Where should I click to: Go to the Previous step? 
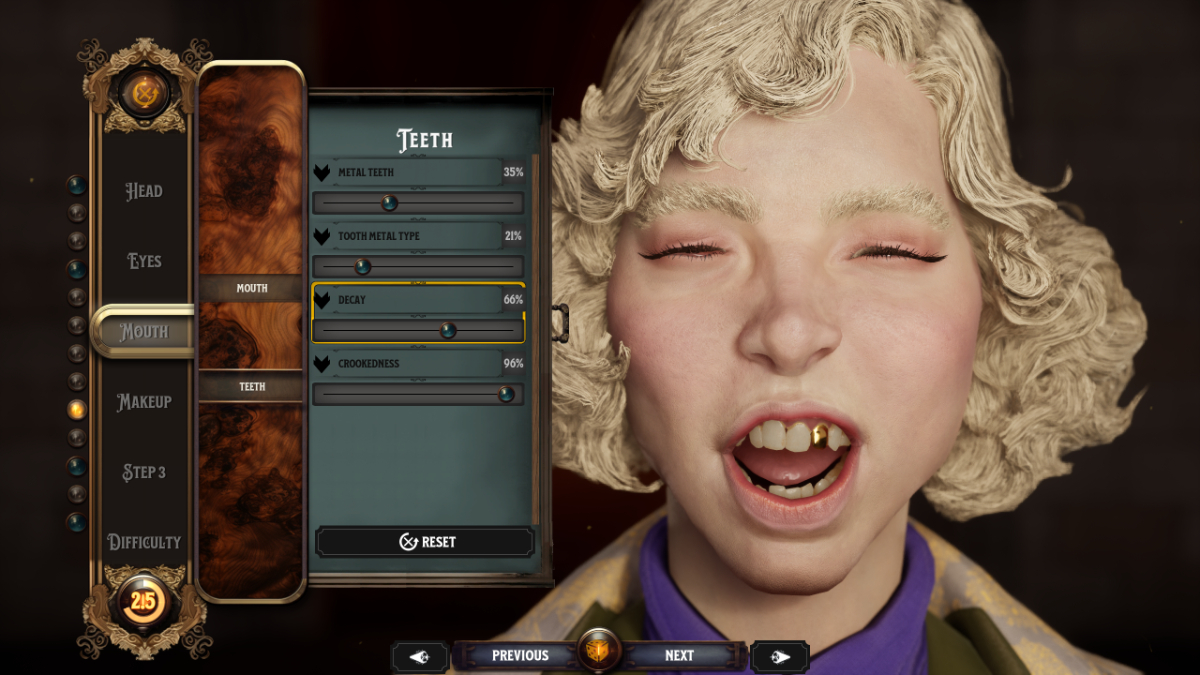coord(520,656)
